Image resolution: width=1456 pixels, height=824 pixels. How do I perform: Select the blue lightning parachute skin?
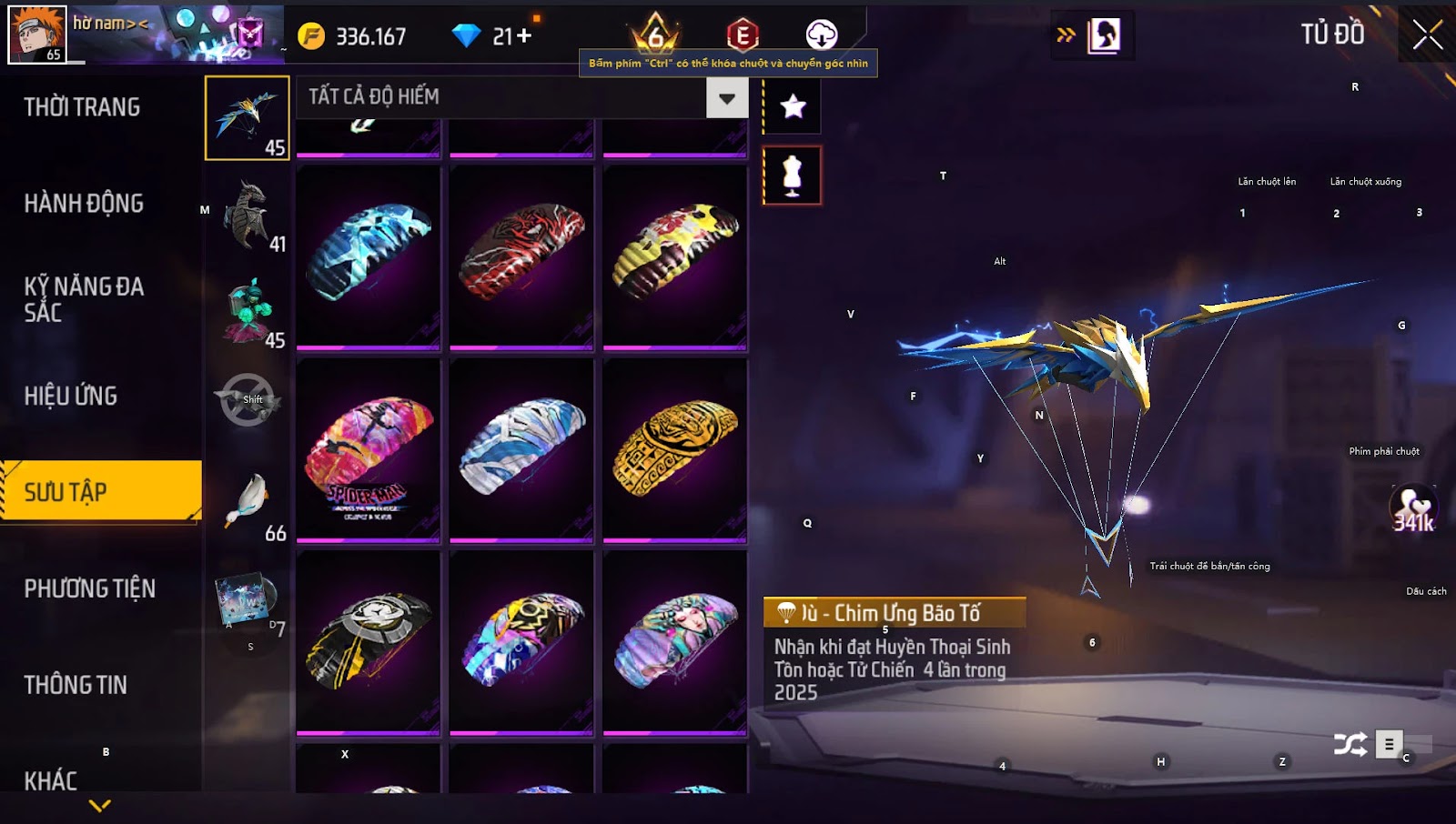point(368,256)
